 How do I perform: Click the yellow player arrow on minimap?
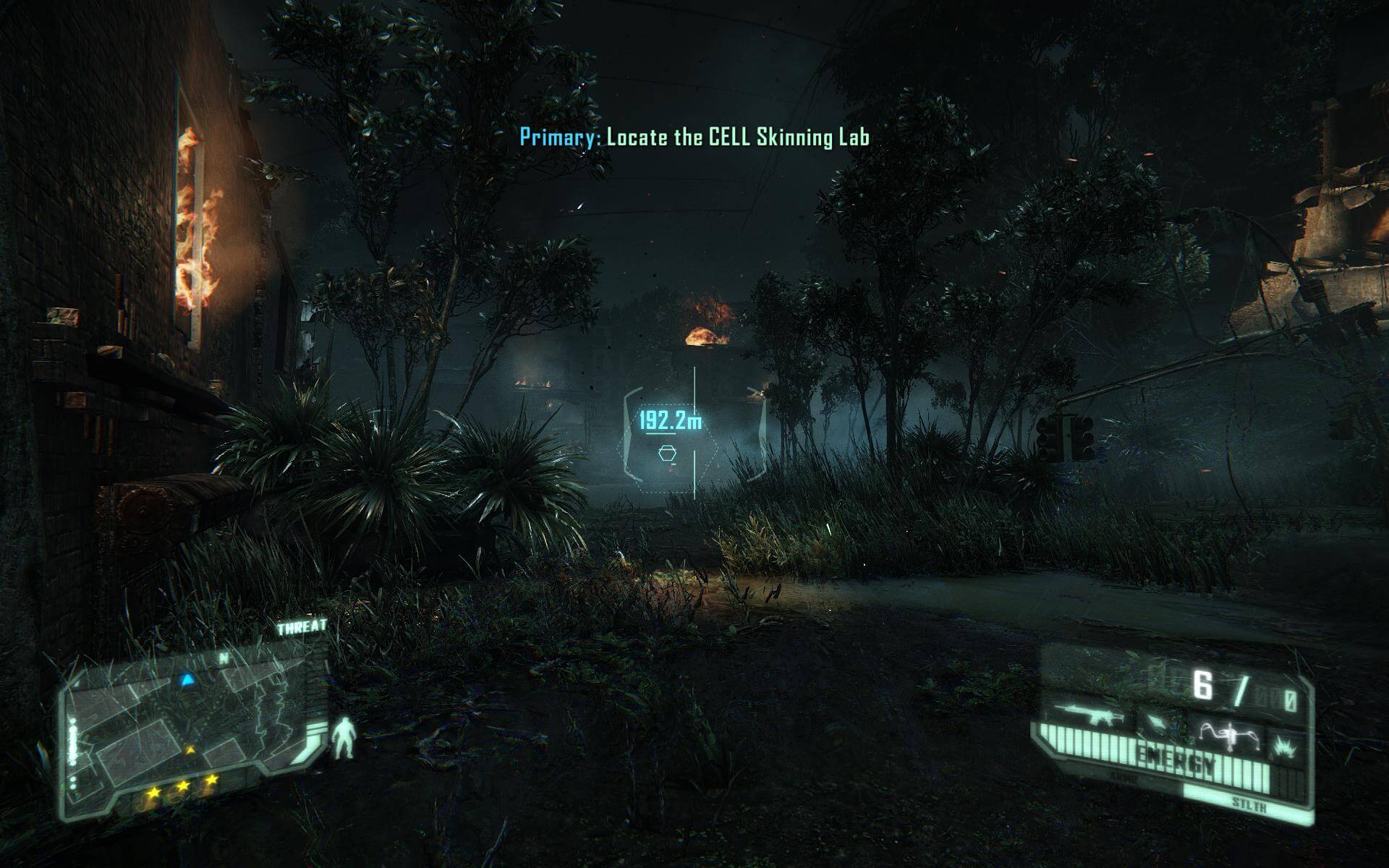coord(190,751)
